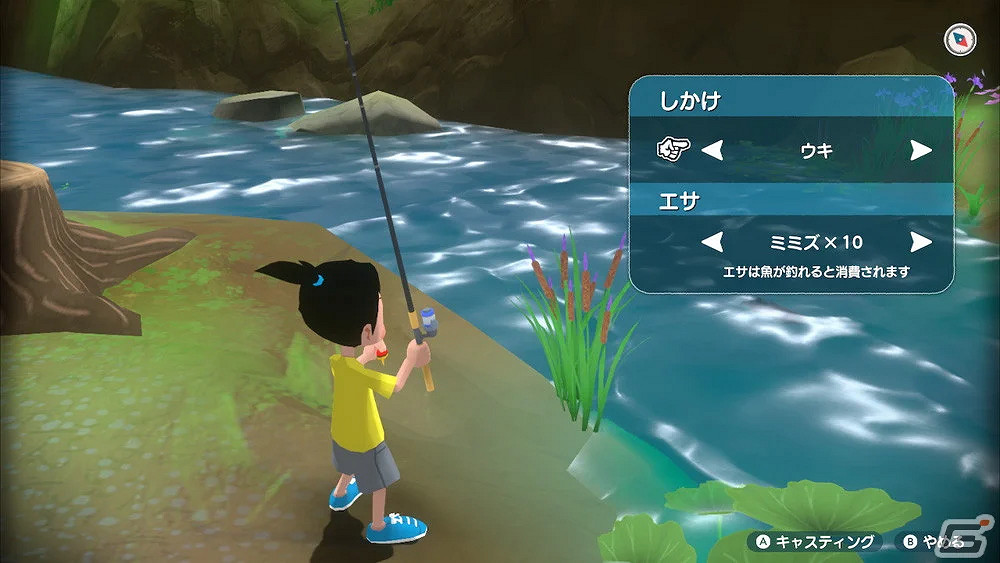
Task: Advance to the next bait after ミミズ×10
Action: [x=920, y=242]
